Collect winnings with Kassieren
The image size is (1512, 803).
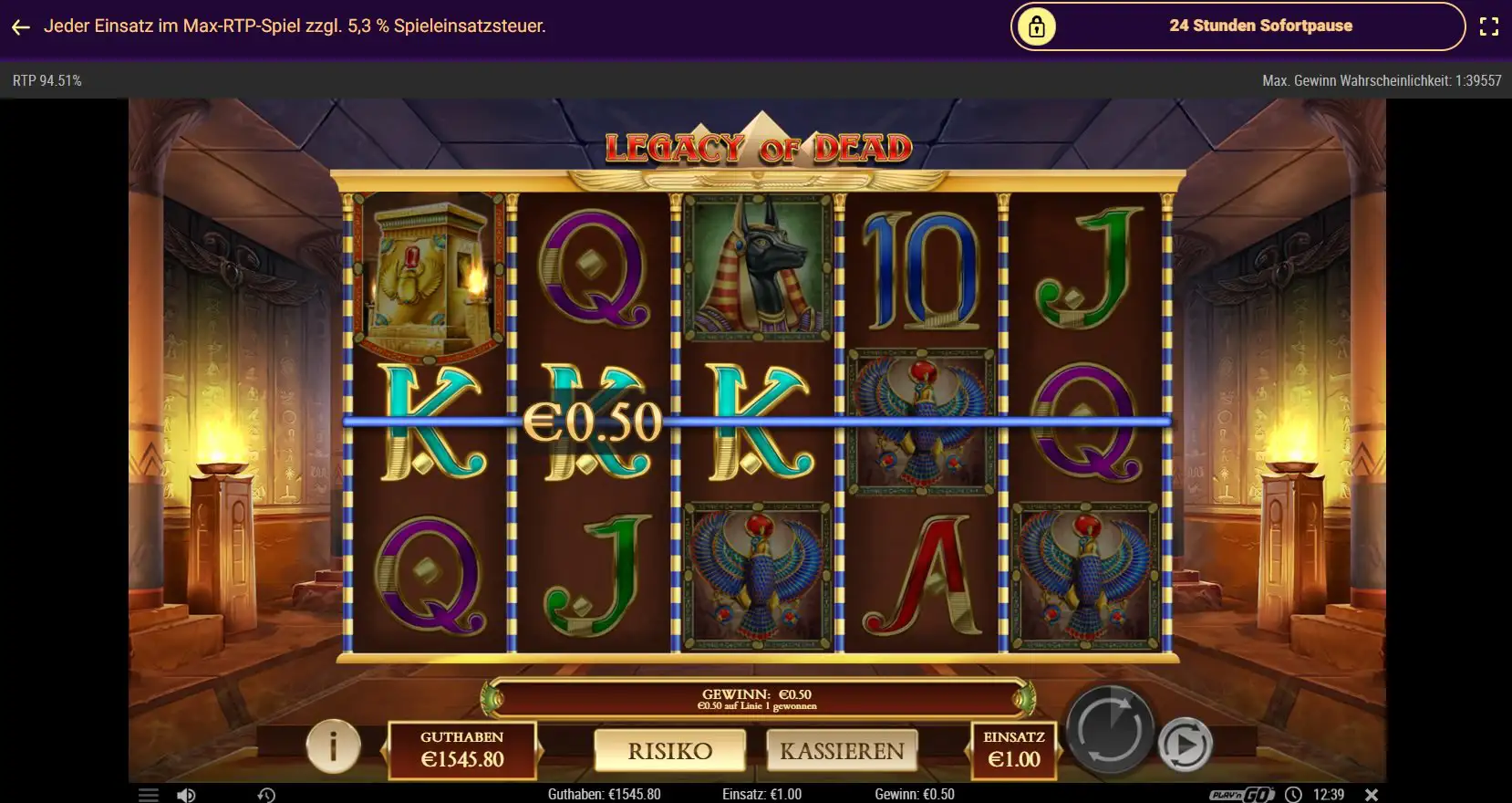coord(844,750)
